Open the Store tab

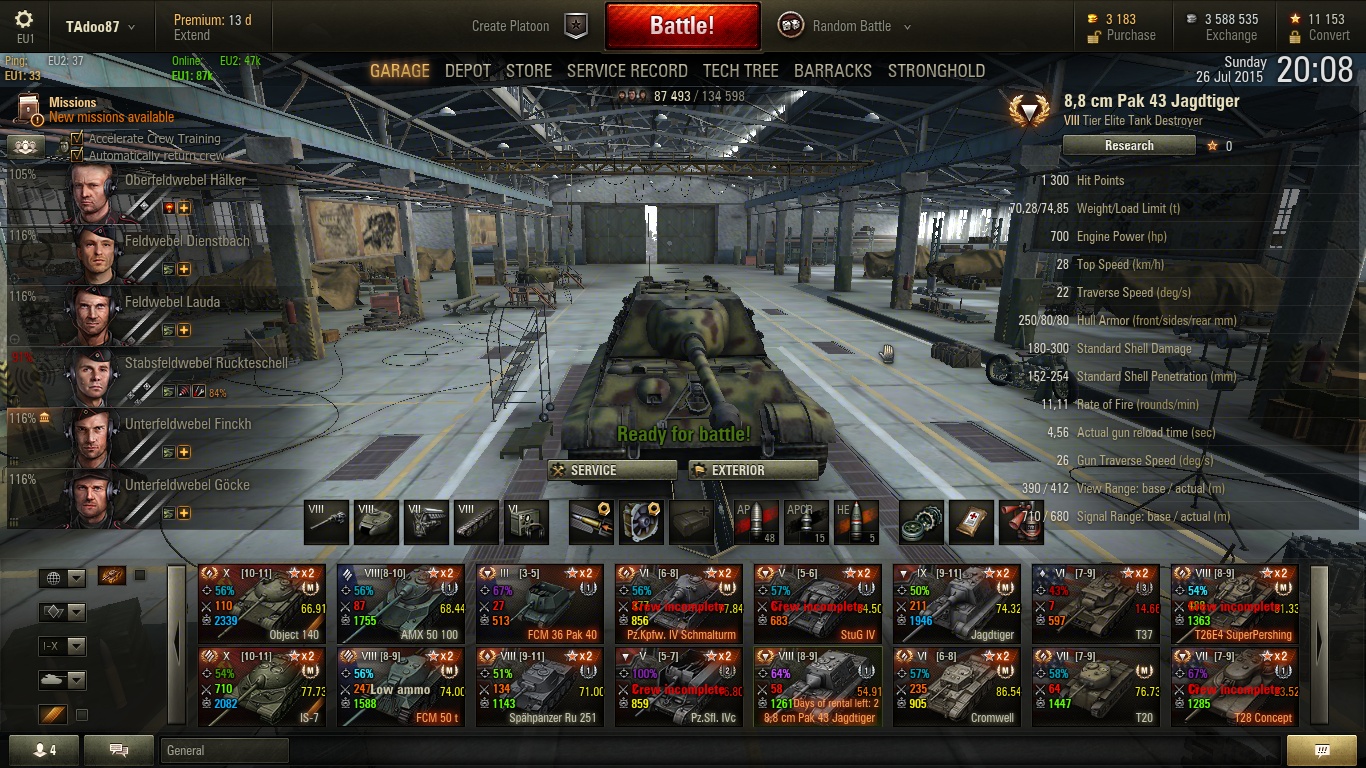click(x=529, y=71)
